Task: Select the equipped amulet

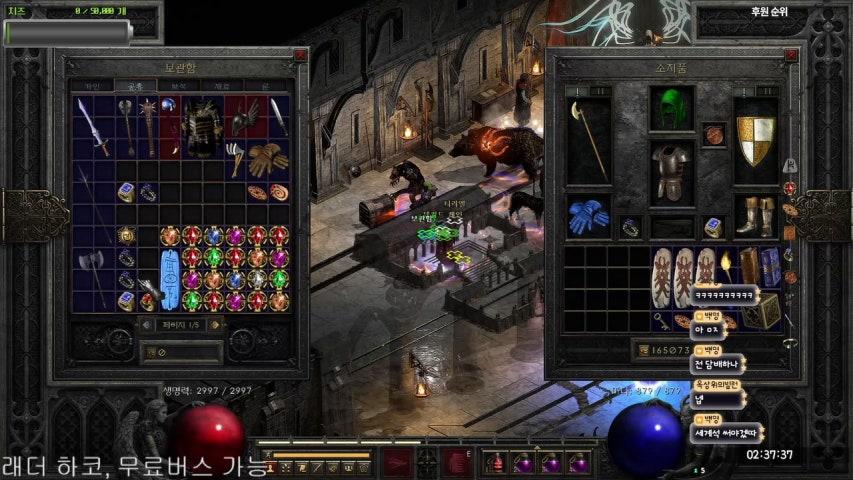Action: click(714, 134)
